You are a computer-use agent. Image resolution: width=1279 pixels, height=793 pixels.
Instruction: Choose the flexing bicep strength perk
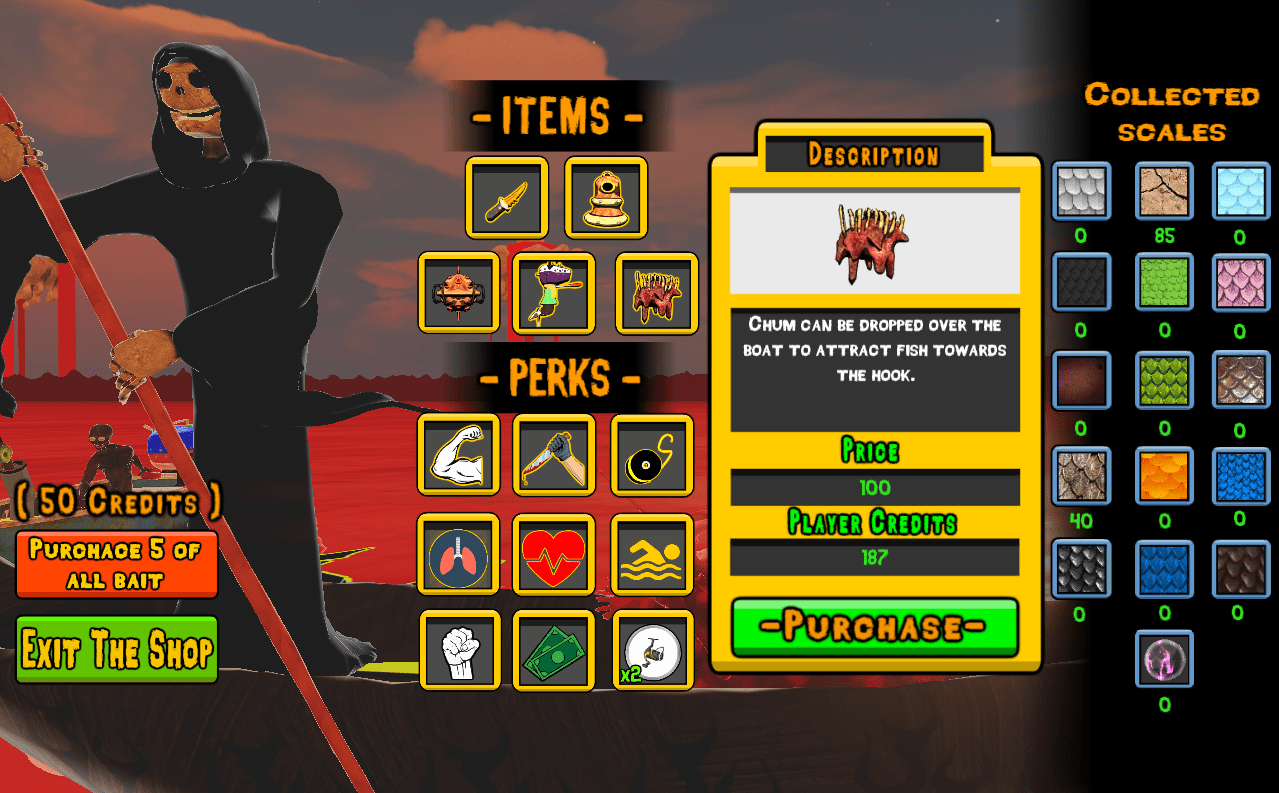[459, 455]
